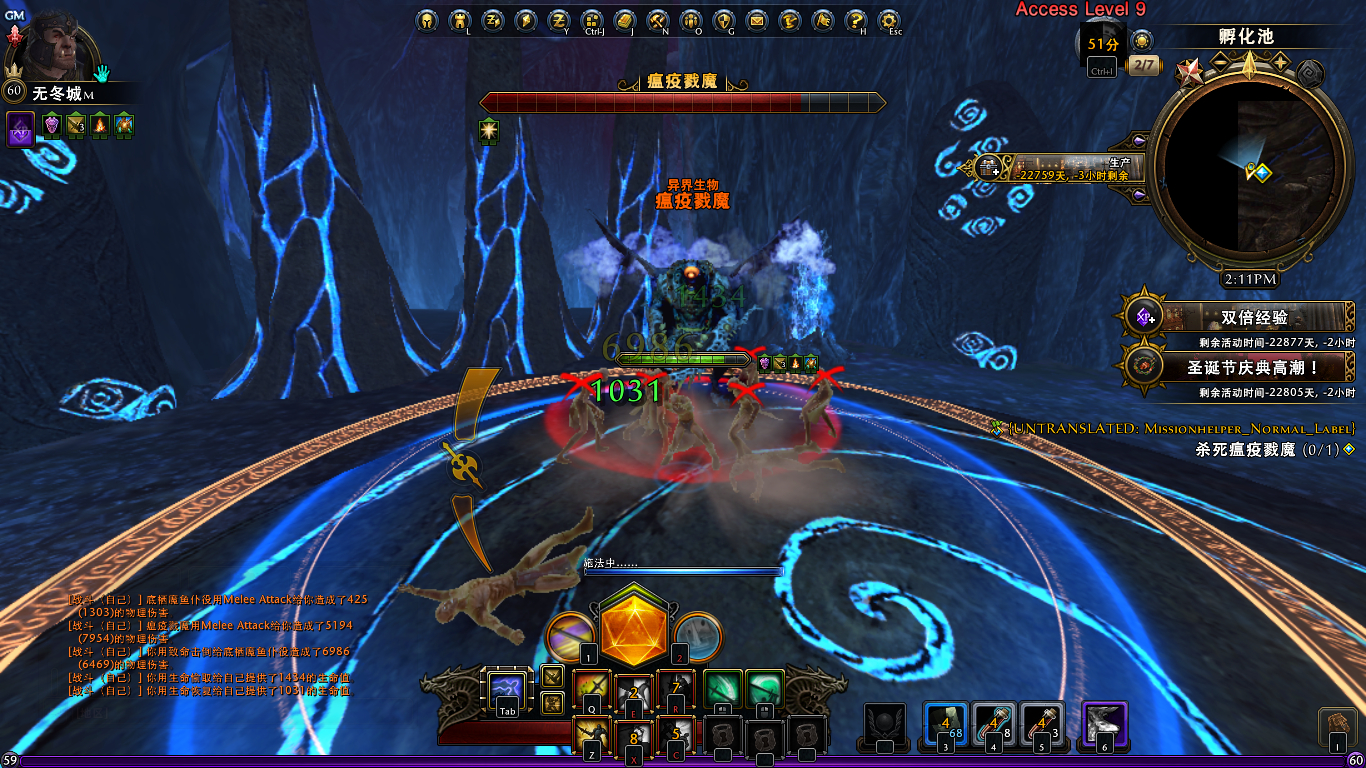Summon the mount in purple slot 6
Viewport: 1366px width, 768px height.
point(1104,723)
